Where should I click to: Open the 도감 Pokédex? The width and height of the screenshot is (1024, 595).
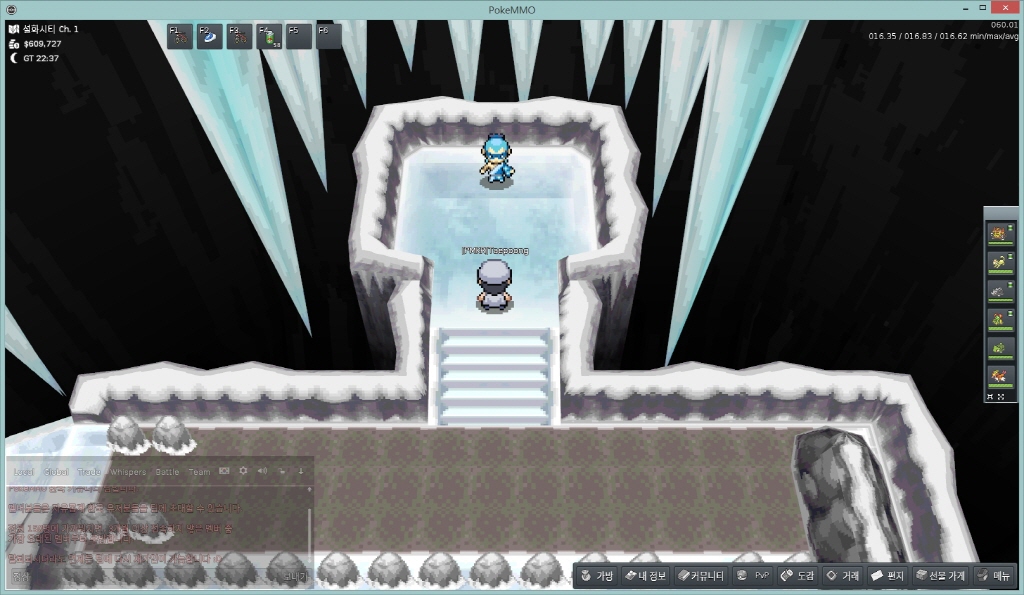tap(798, 576)
